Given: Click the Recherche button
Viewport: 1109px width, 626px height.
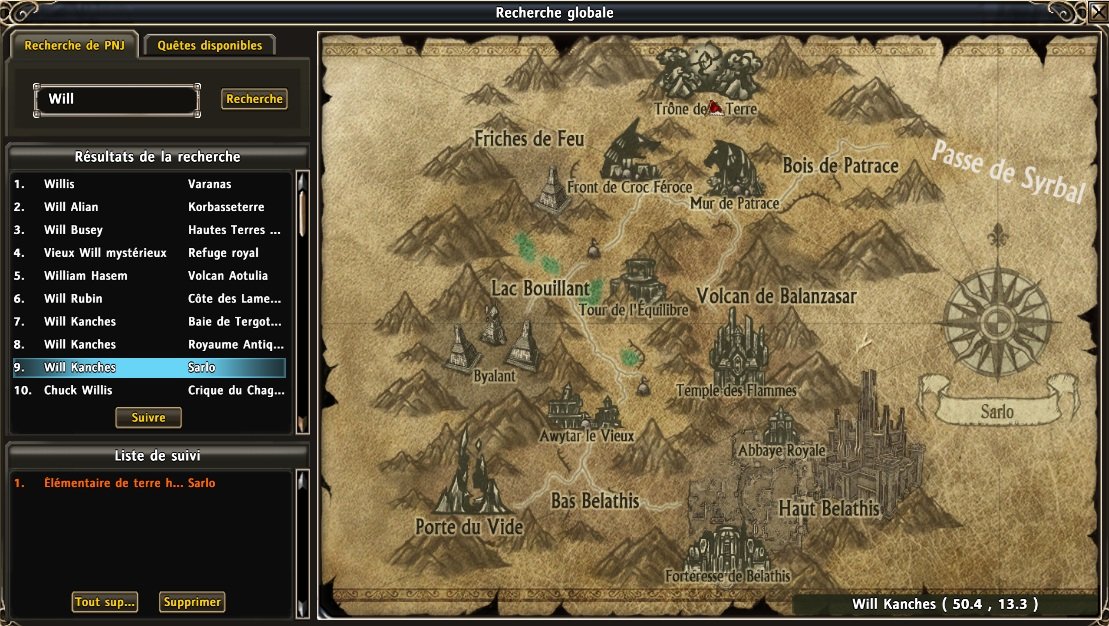Looking at the screenshot, I should coord(254,99).
